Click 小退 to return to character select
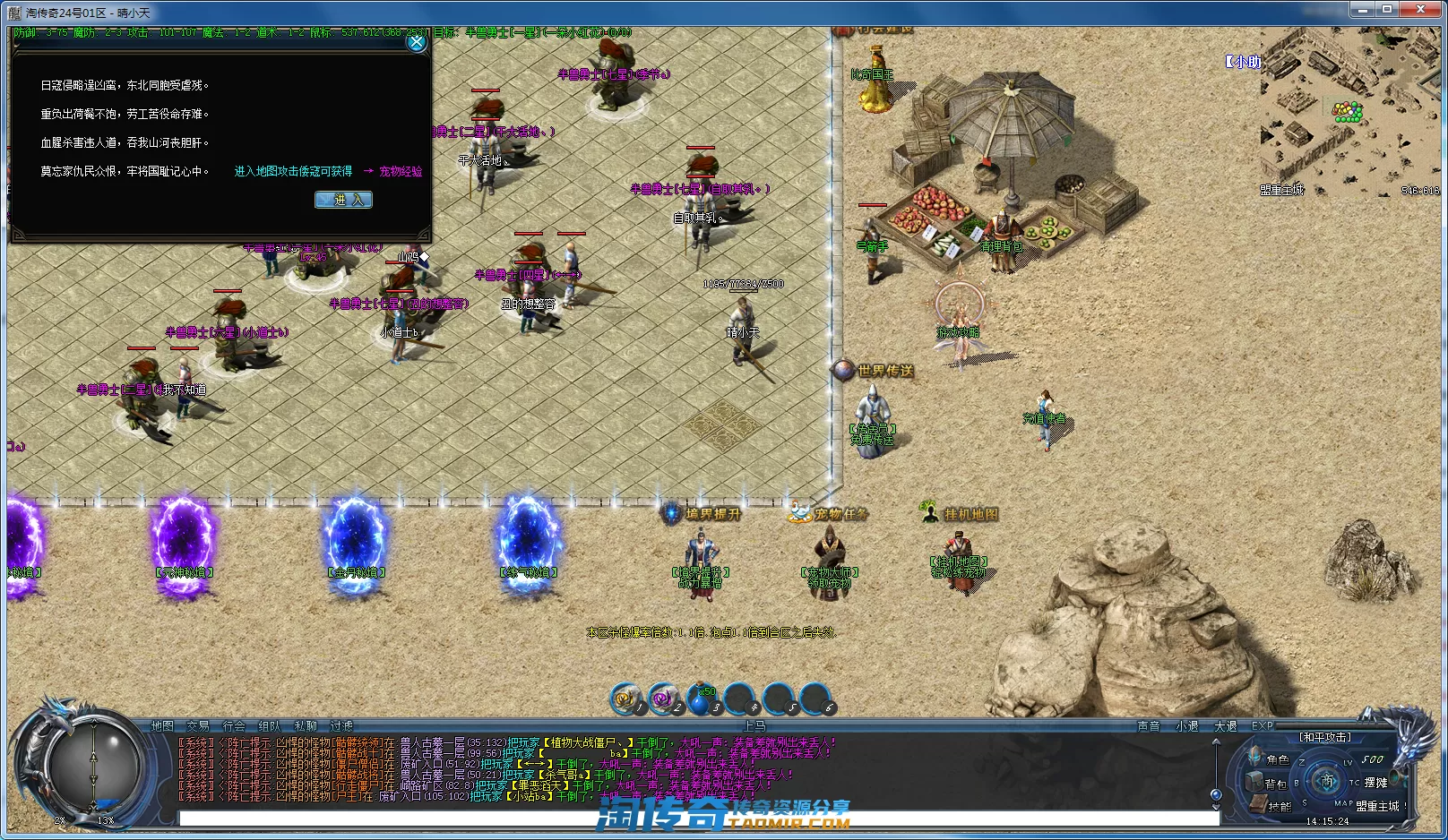 coord(1187,726)
